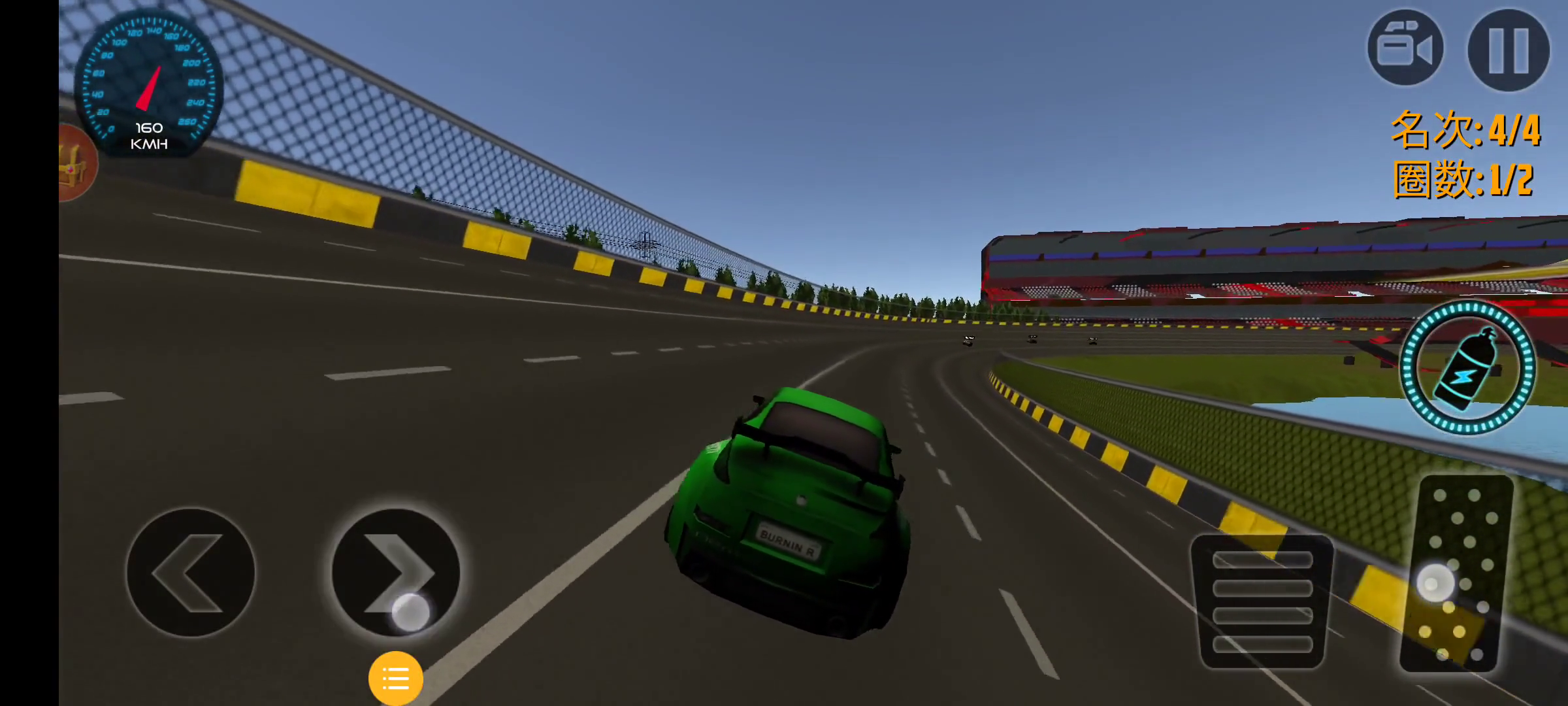The height and width of the screenshot is (706, 1568).
Task: Steer left with the left arrow
Action: 190,573
